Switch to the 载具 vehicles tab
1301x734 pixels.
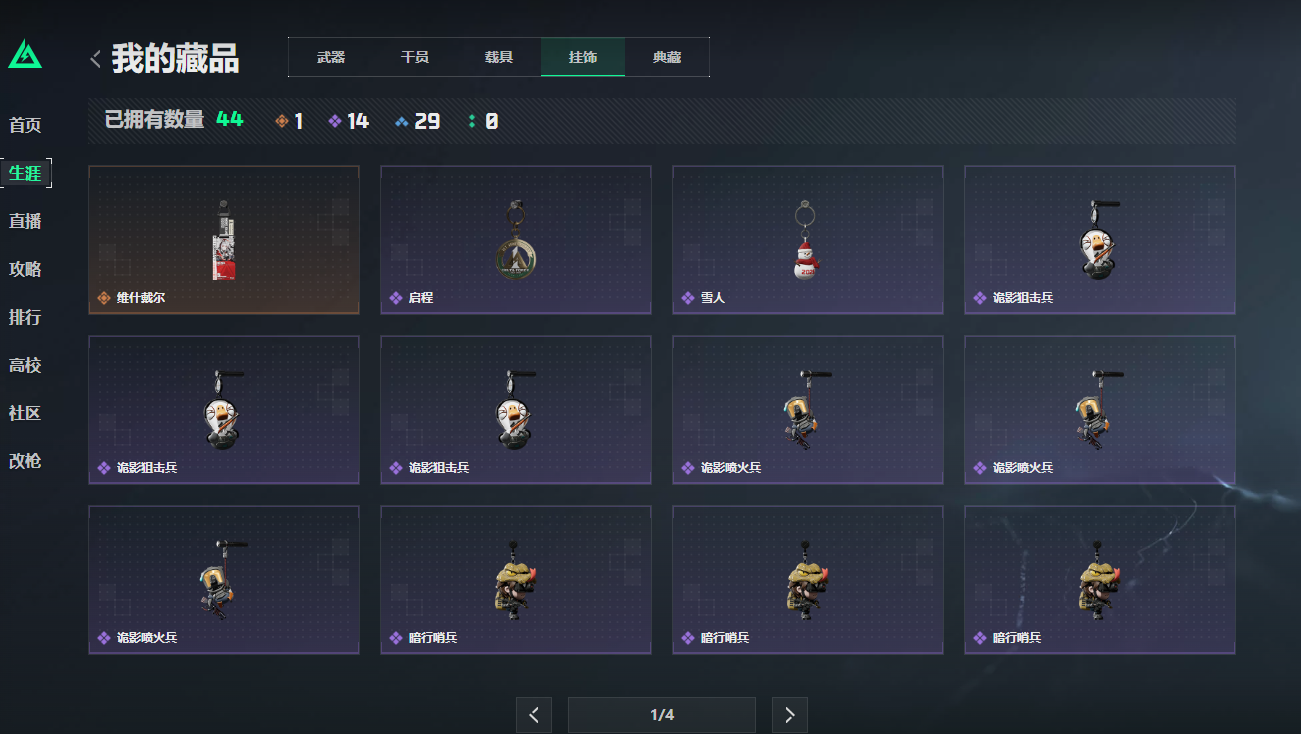click(x=499, y=57)
